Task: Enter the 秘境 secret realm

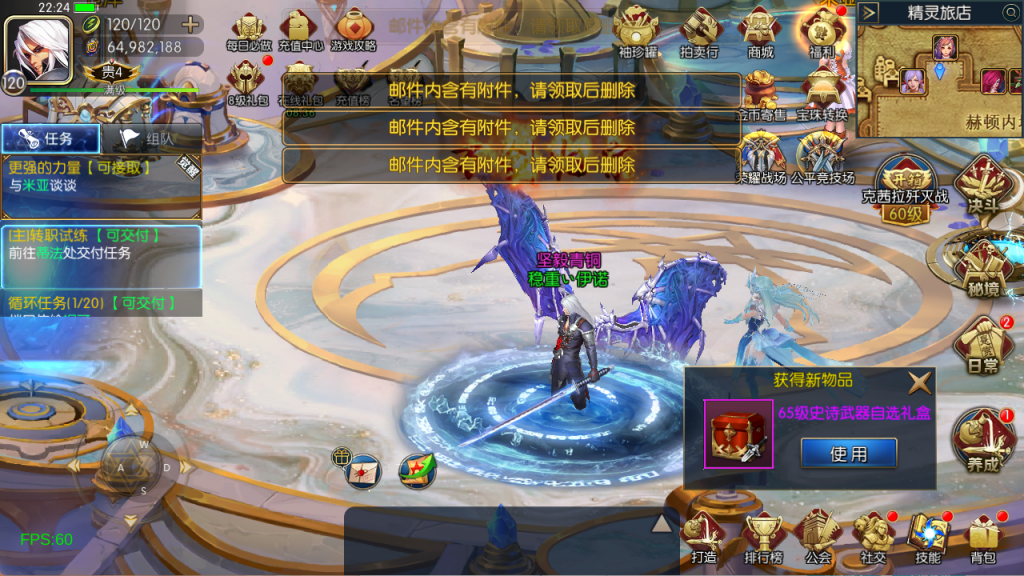Action: tap(982, 265)
